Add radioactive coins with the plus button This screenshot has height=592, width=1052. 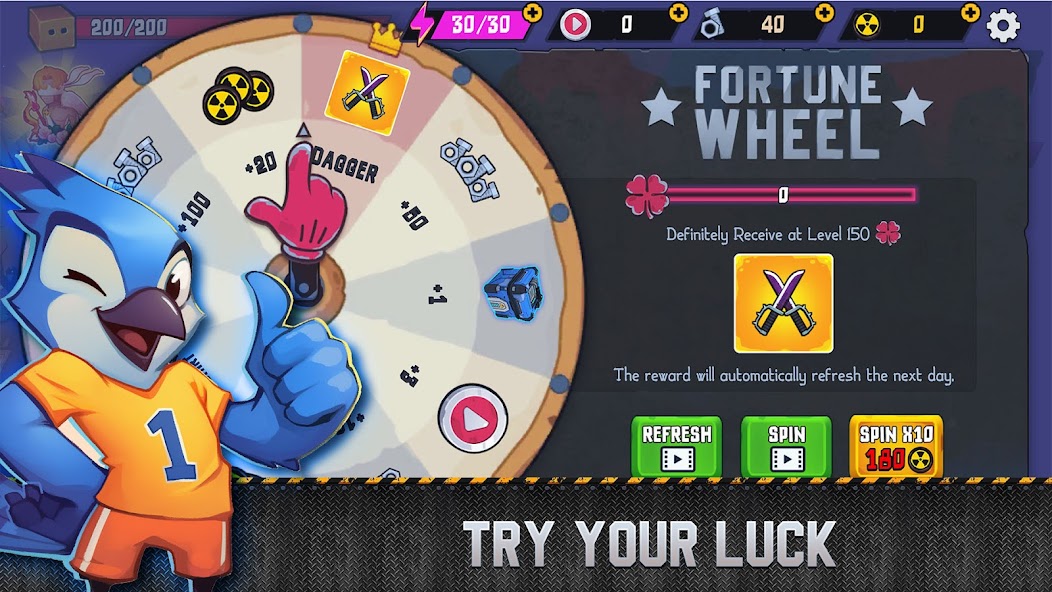point(969,13)
